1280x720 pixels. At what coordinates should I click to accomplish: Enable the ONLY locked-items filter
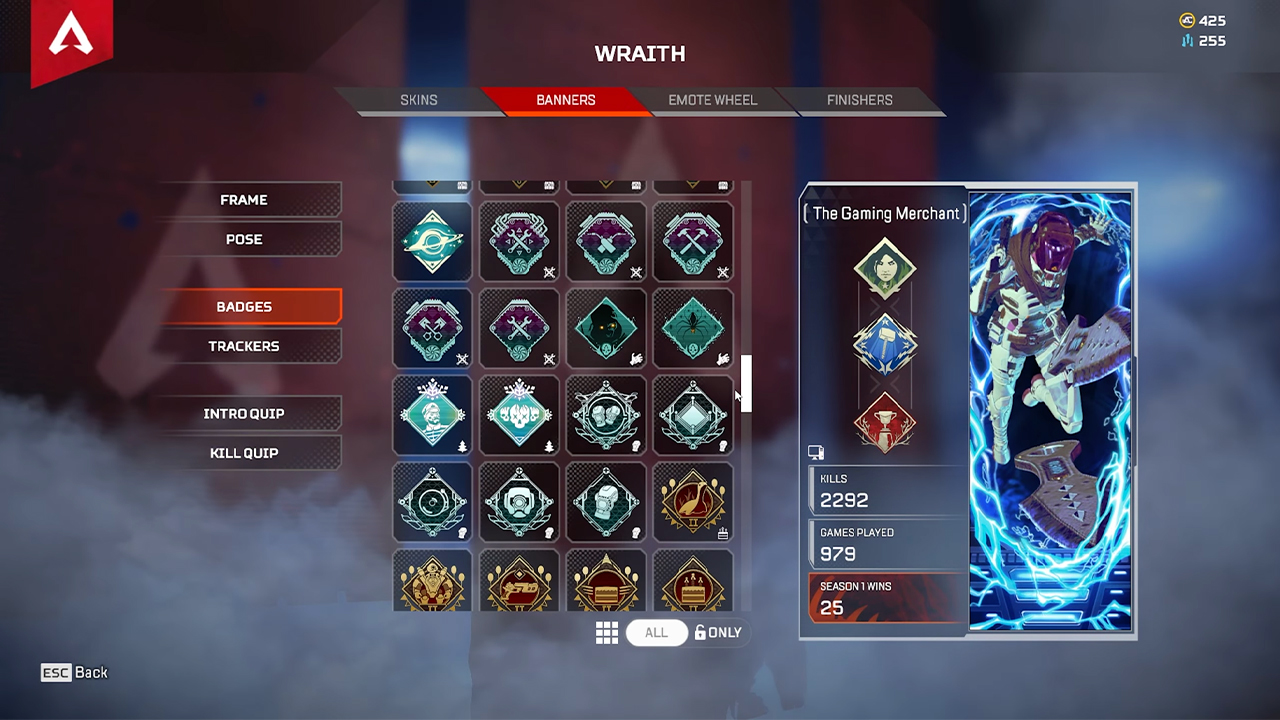[x=718, y=632]
